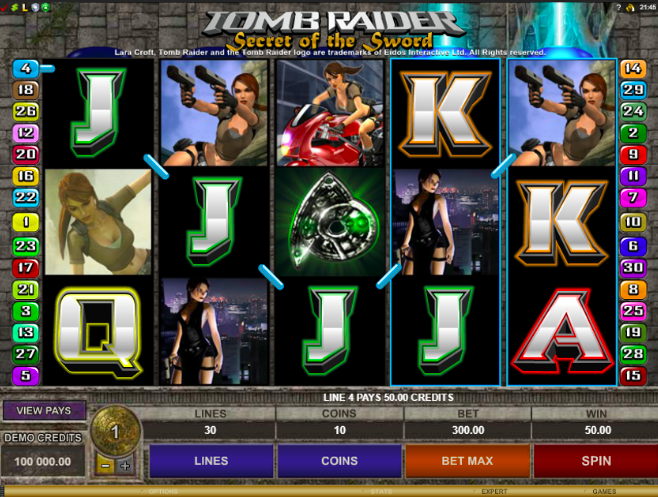Screen dimensions: 658x497
Task: Click the blue LINES button
Action: (211, 462)
